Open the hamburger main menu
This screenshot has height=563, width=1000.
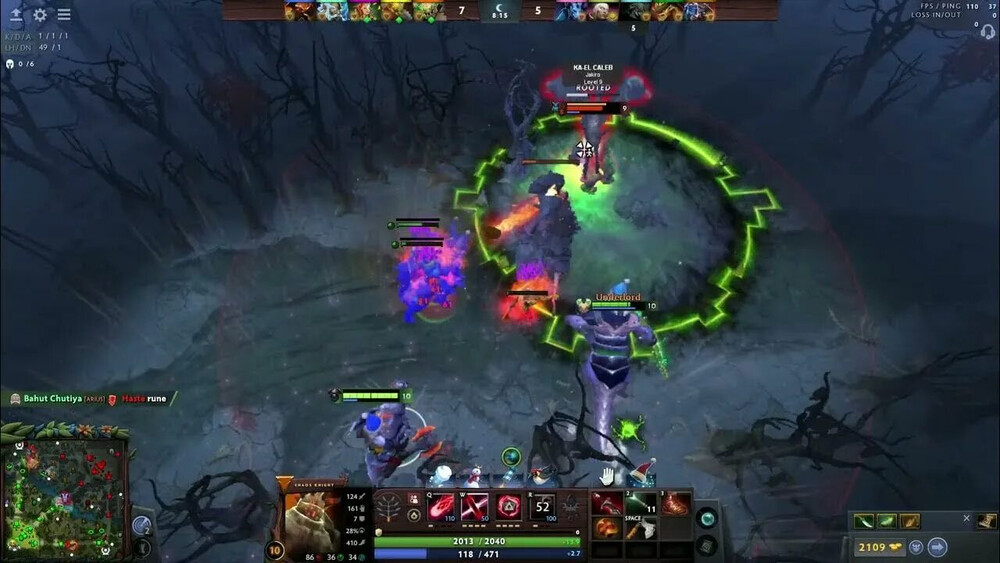(x=64, y=15)
